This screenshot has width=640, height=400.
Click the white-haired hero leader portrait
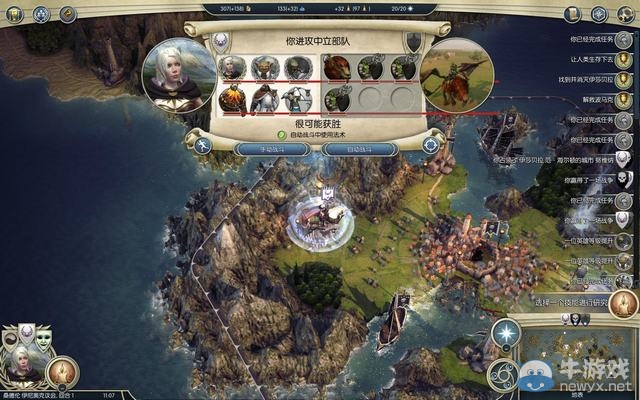tap(177, 74)
